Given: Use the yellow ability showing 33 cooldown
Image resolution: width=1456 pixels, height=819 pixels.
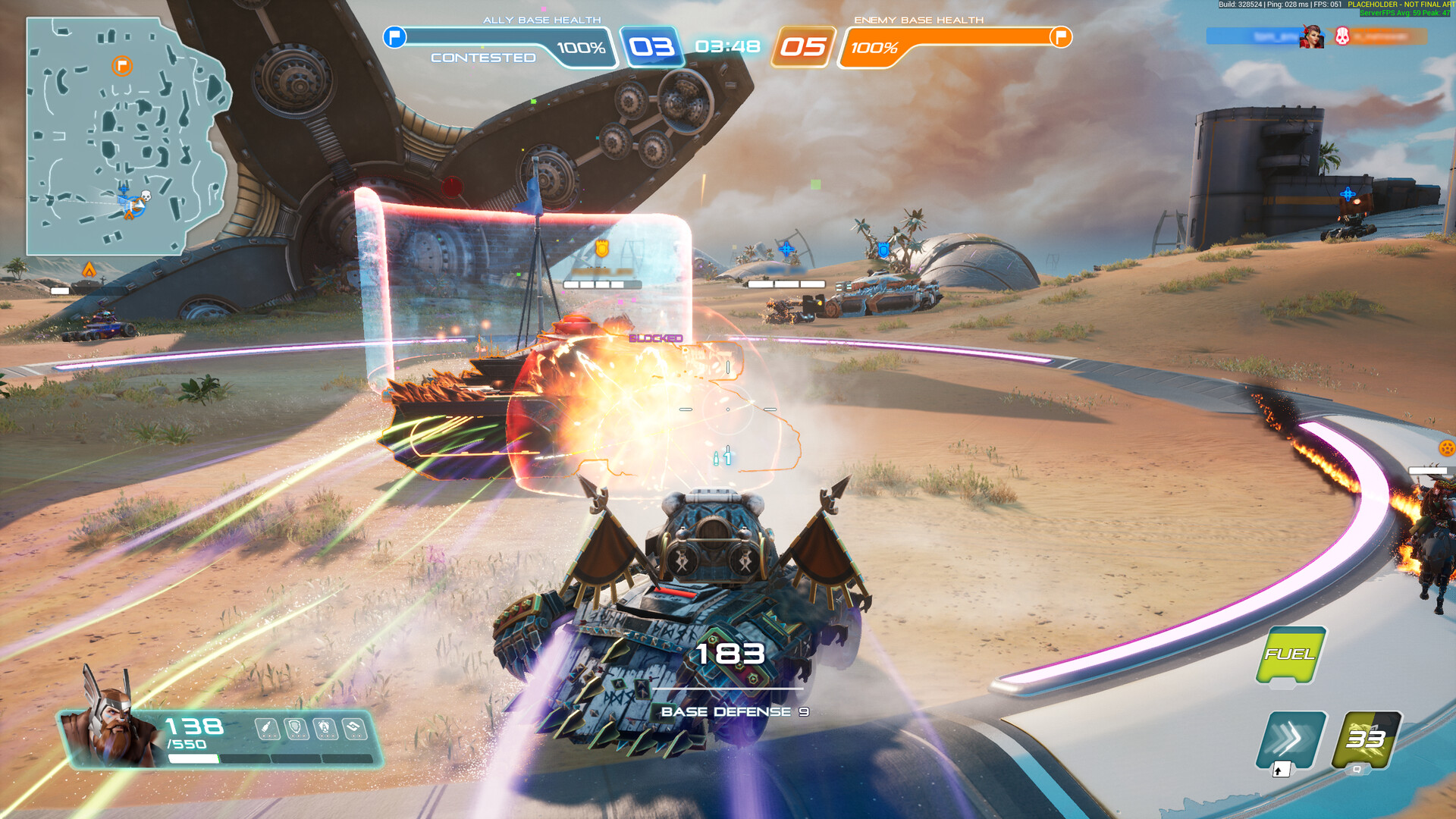Looking at the screenshot, I should pyautogui.click(x=1366, y=739).
